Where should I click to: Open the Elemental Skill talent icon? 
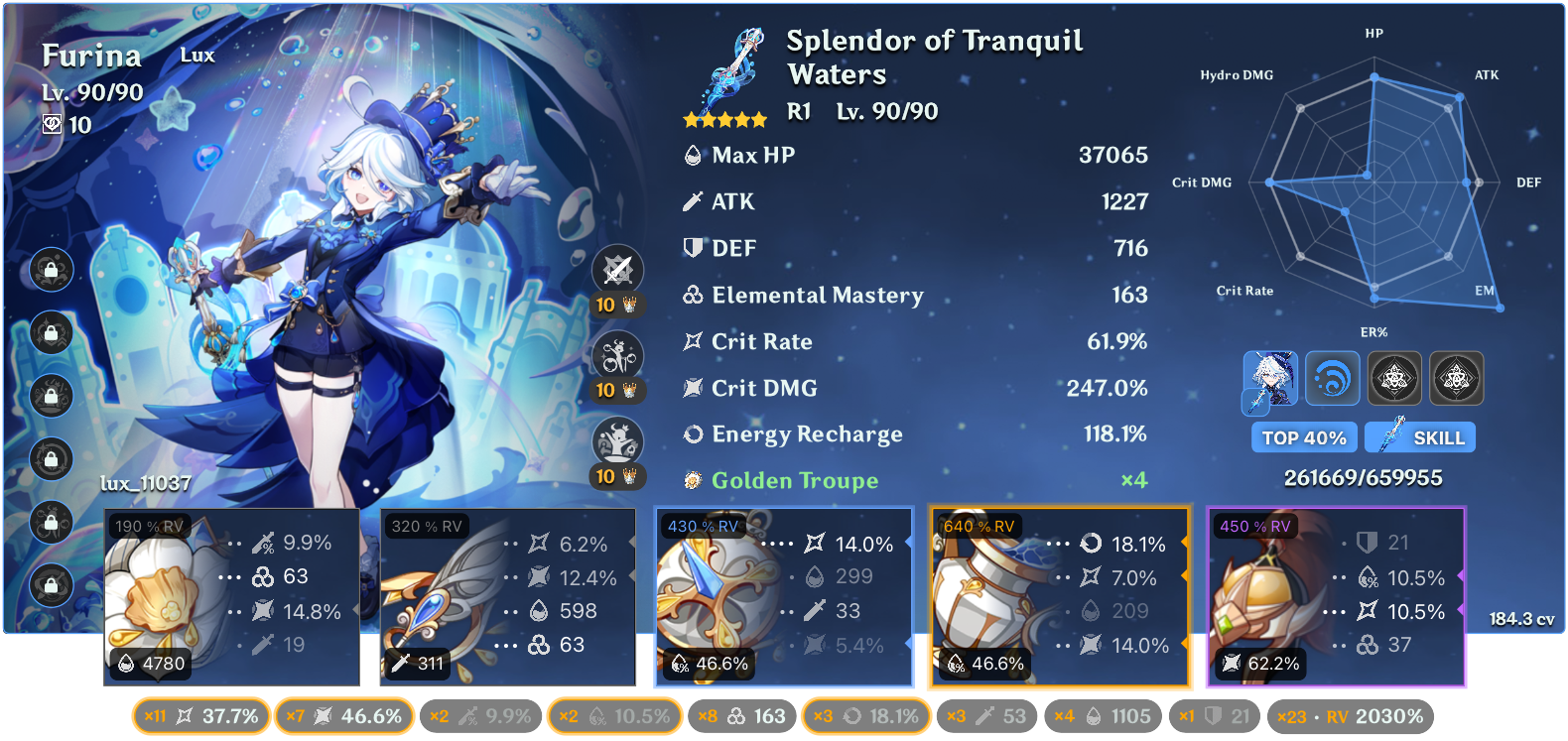click(x=620, y=354)
